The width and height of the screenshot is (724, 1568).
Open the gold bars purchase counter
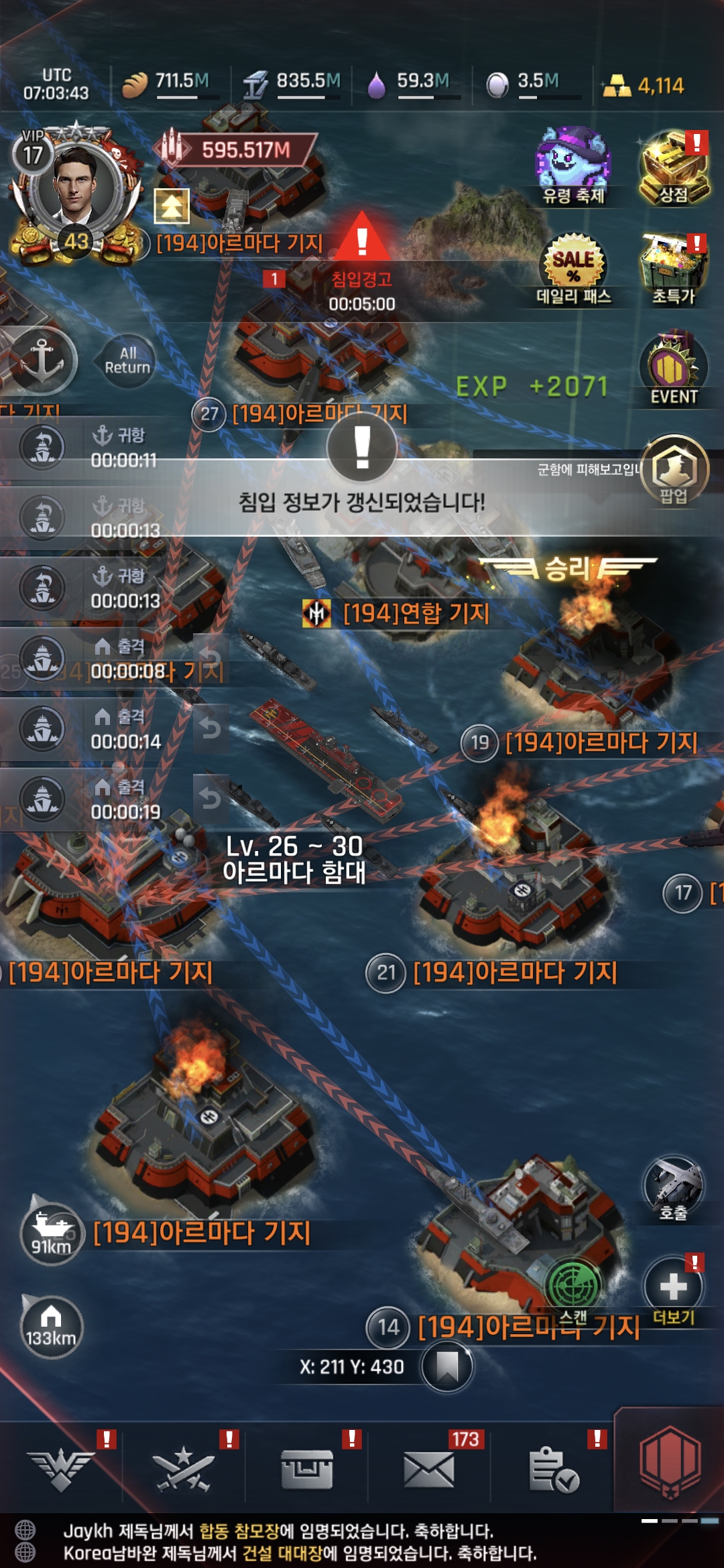tap(644, 86)
